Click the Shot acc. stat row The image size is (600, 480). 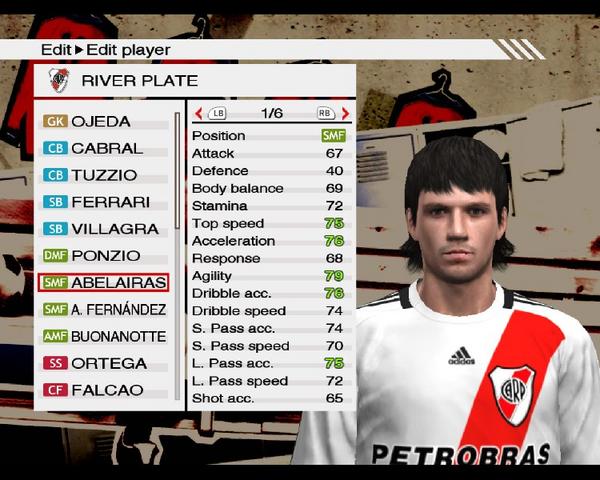pos(268,398)
